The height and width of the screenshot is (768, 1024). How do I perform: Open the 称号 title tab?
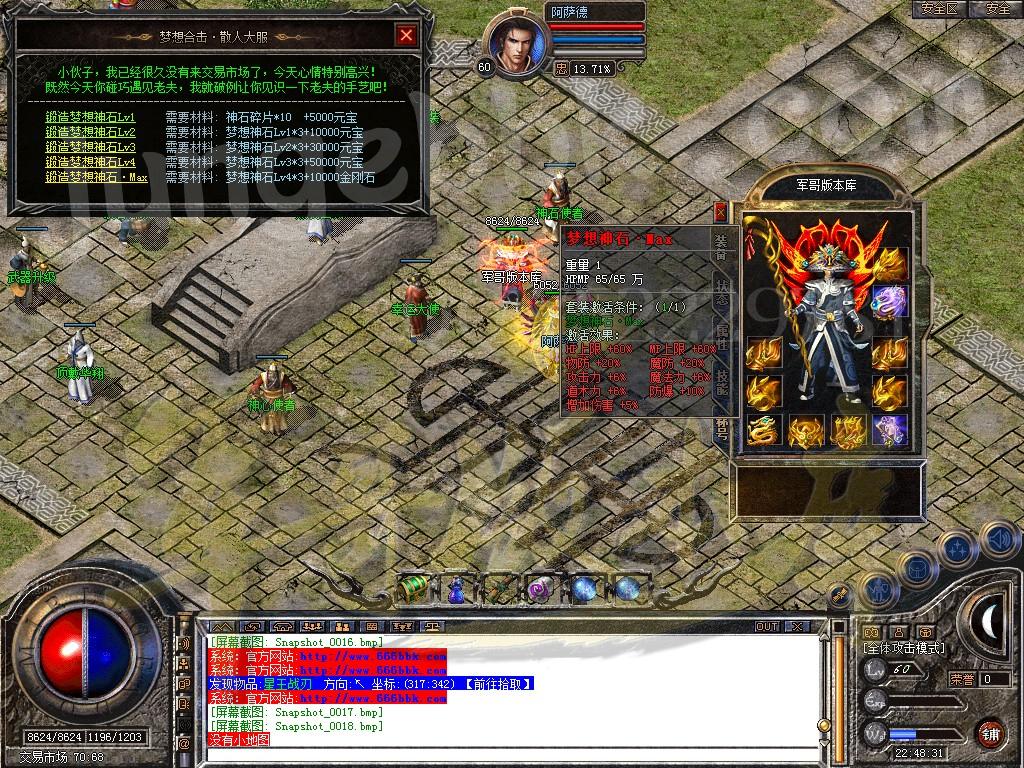tap(722, 430)
